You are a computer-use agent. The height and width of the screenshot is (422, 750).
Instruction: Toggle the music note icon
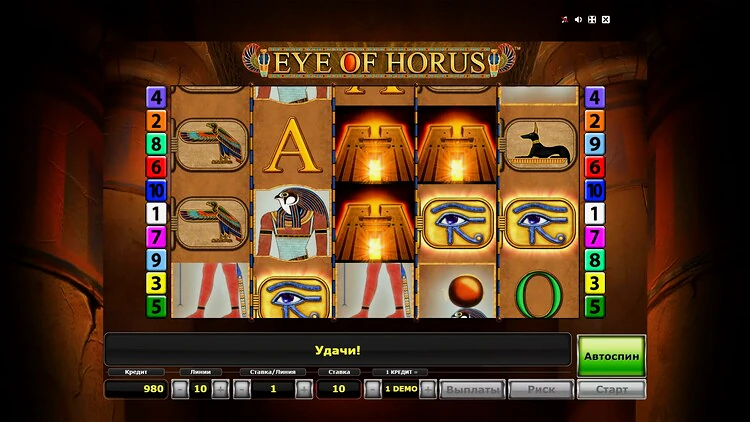coord(564,19)
